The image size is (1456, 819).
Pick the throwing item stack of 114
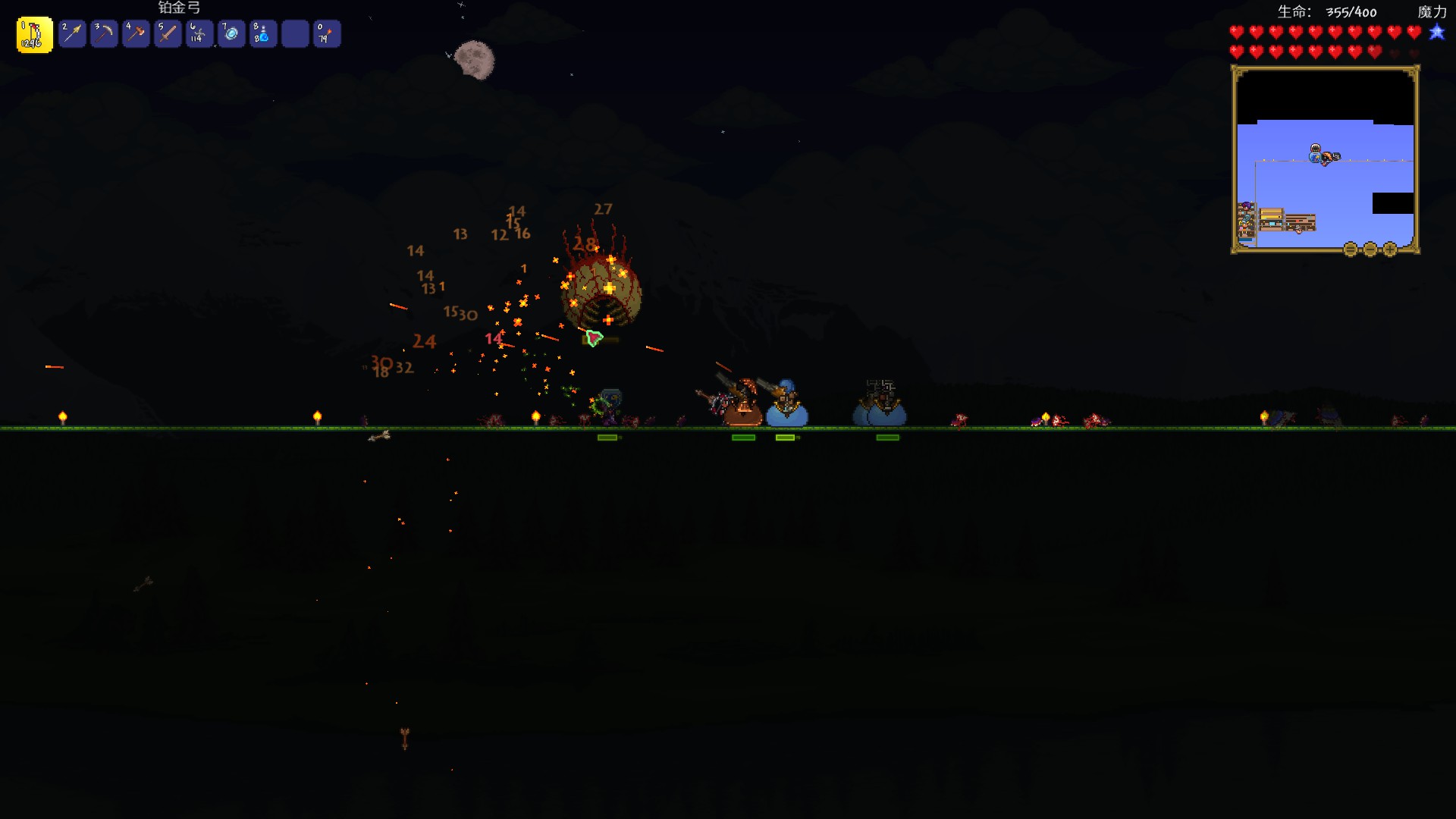coord(199,34)
